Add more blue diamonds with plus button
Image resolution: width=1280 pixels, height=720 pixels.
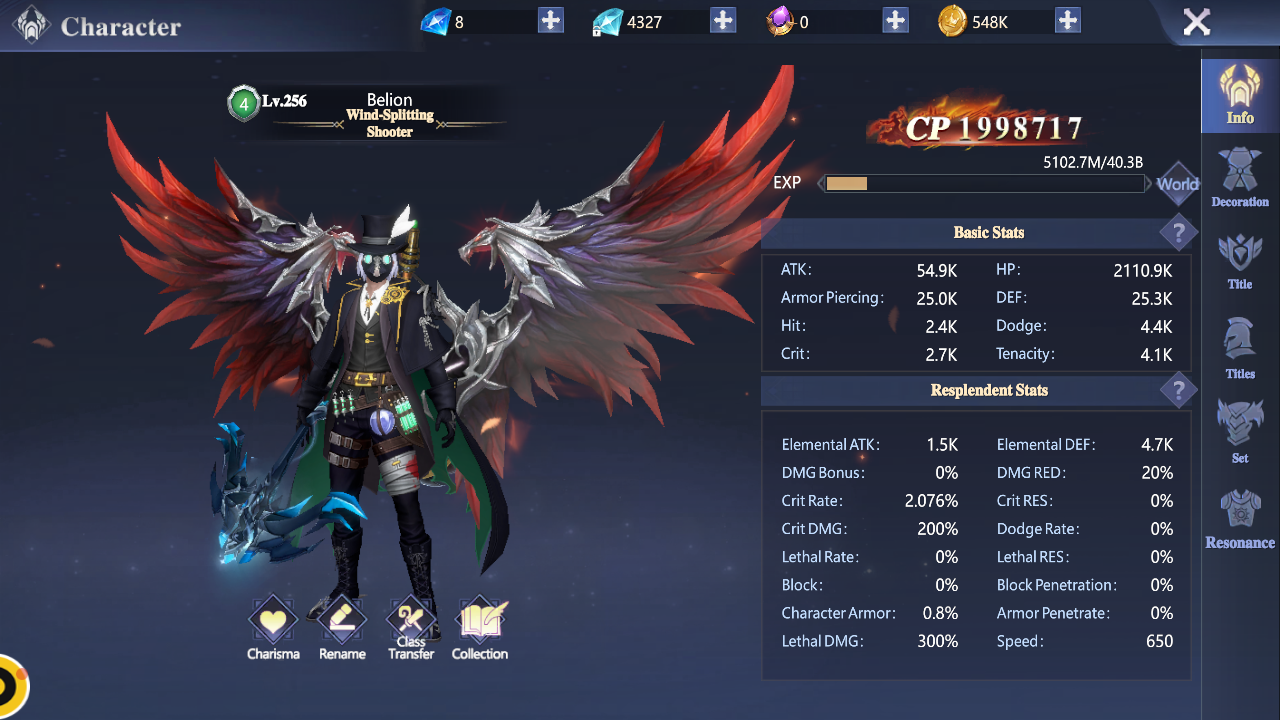(551, 20)
